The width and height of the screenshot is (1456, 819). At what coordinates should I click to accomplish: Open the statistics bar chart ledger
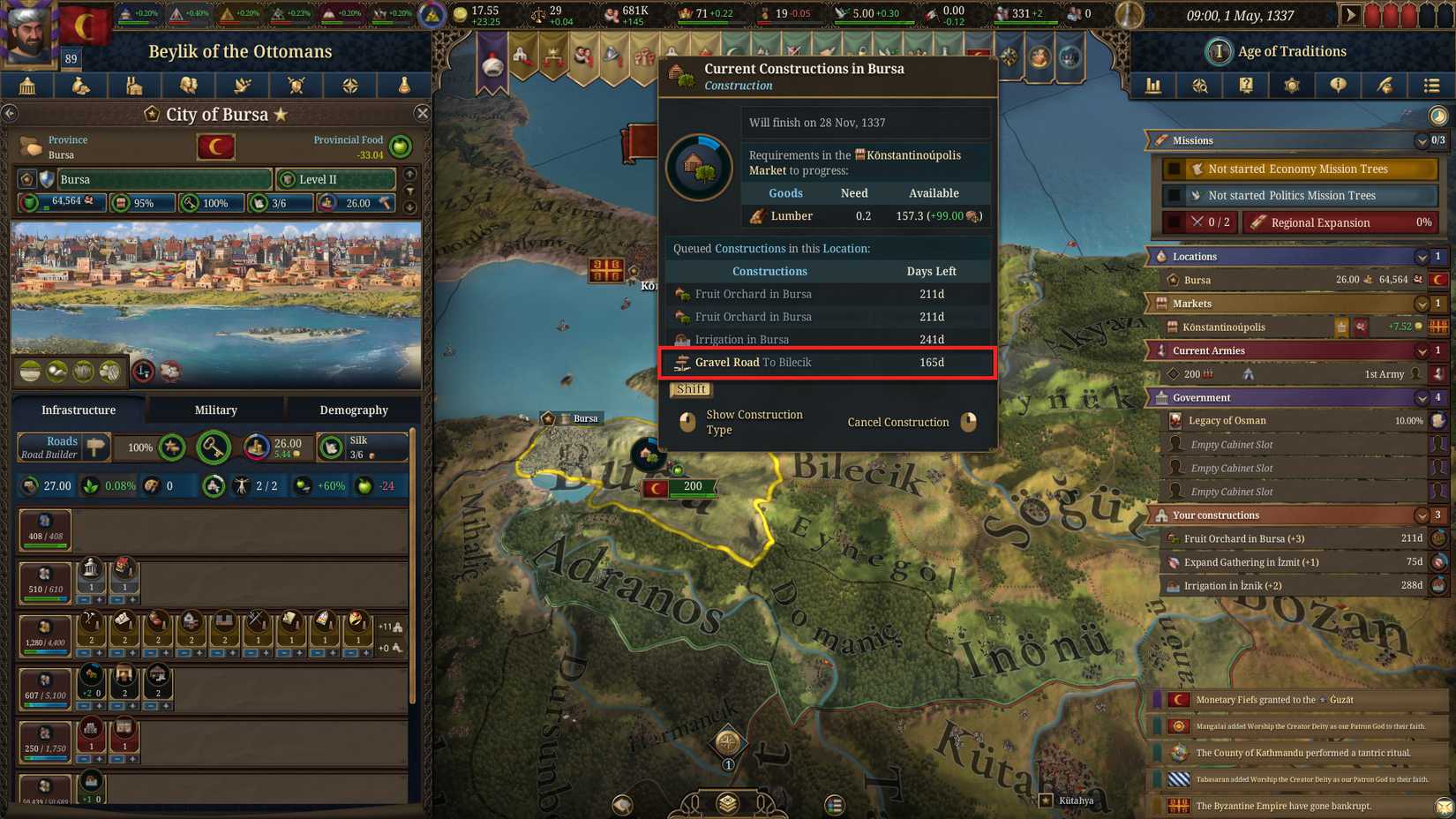coord(1153,86)
